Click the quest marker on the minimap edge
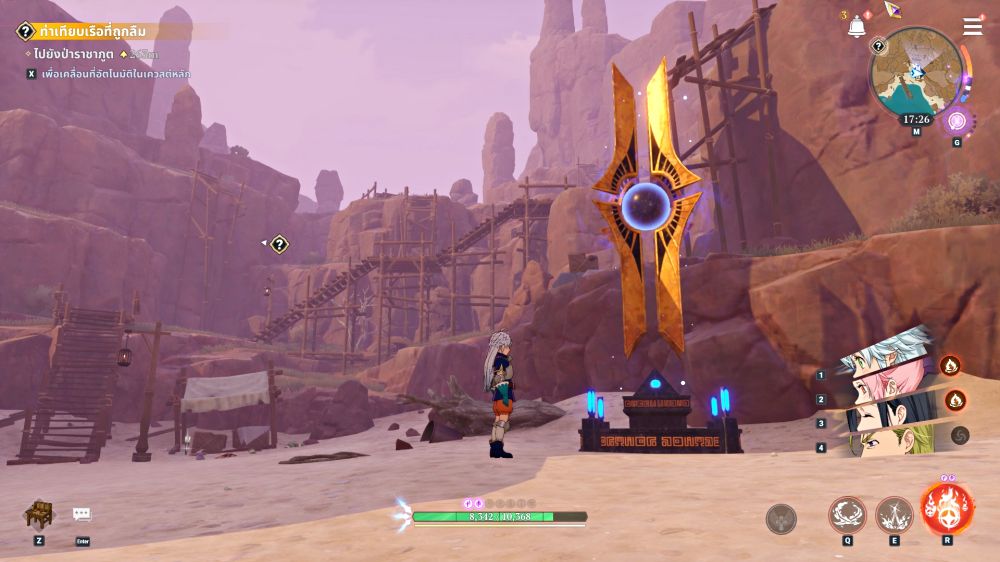1000x562 pixels. 878,45
